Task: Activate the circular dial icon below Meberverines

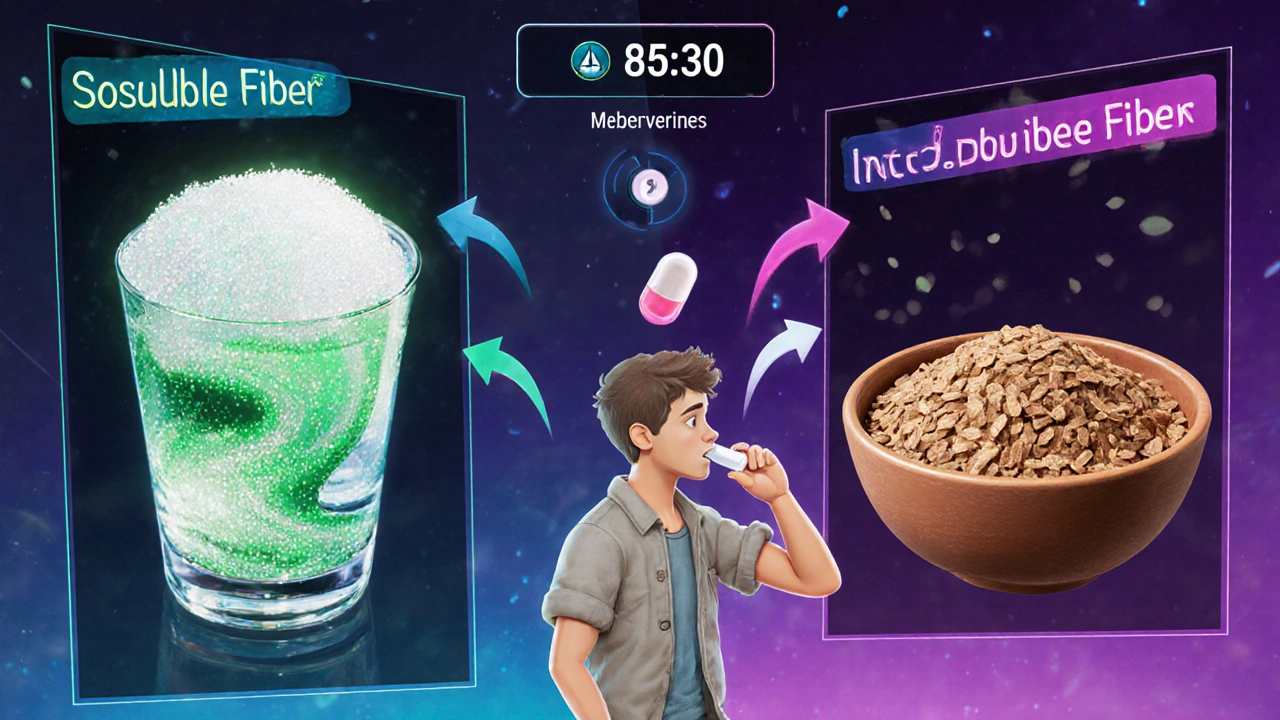Action: (645, 184)
